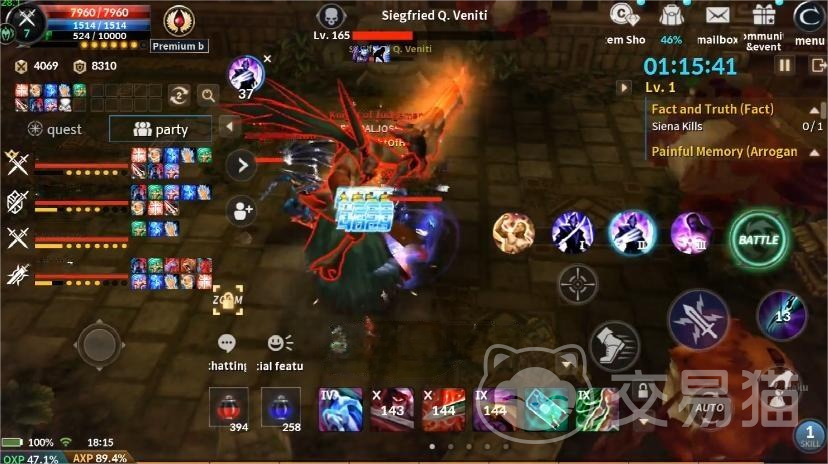Toggle the BATTLE mode button
The height and width of the screenshot is (464, 828).
758,240
